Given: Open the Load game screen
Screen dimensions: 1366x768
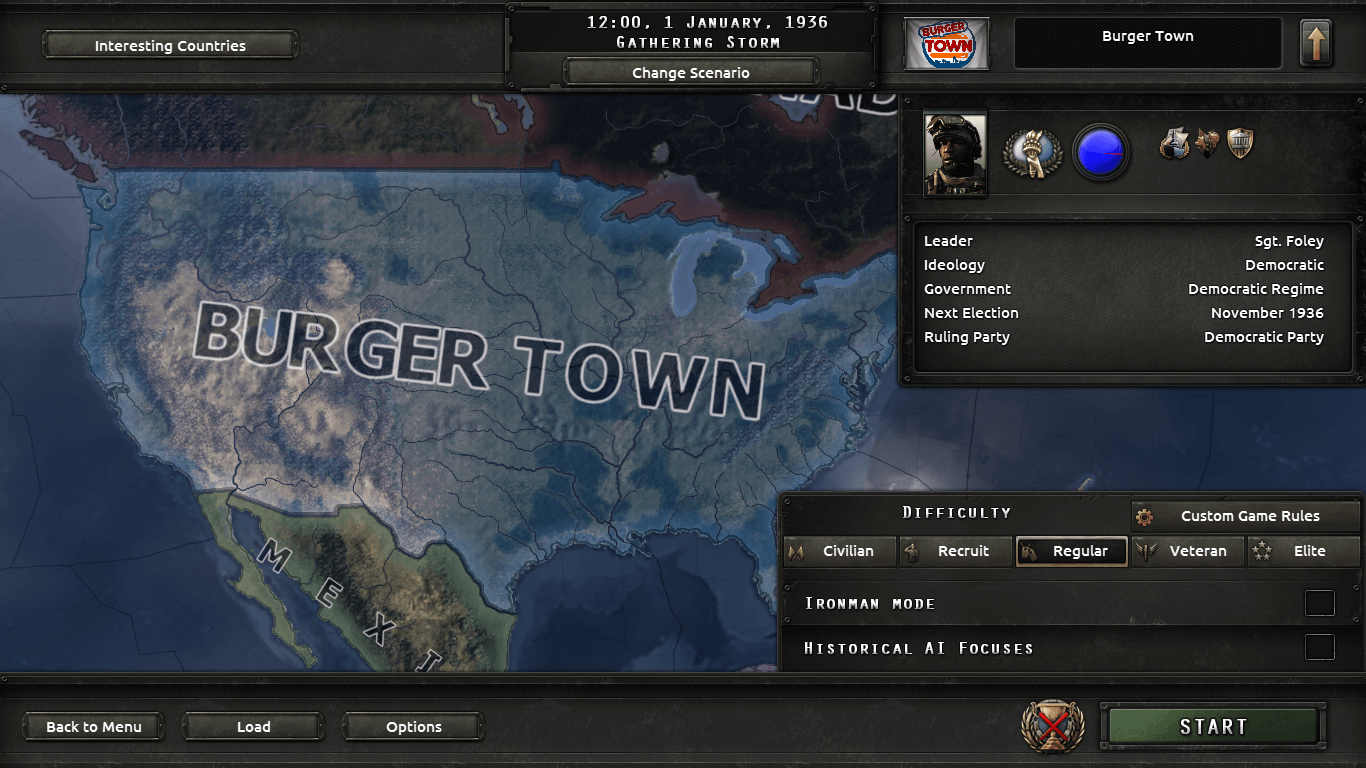Looking at the screenshot, I should 253,727.
